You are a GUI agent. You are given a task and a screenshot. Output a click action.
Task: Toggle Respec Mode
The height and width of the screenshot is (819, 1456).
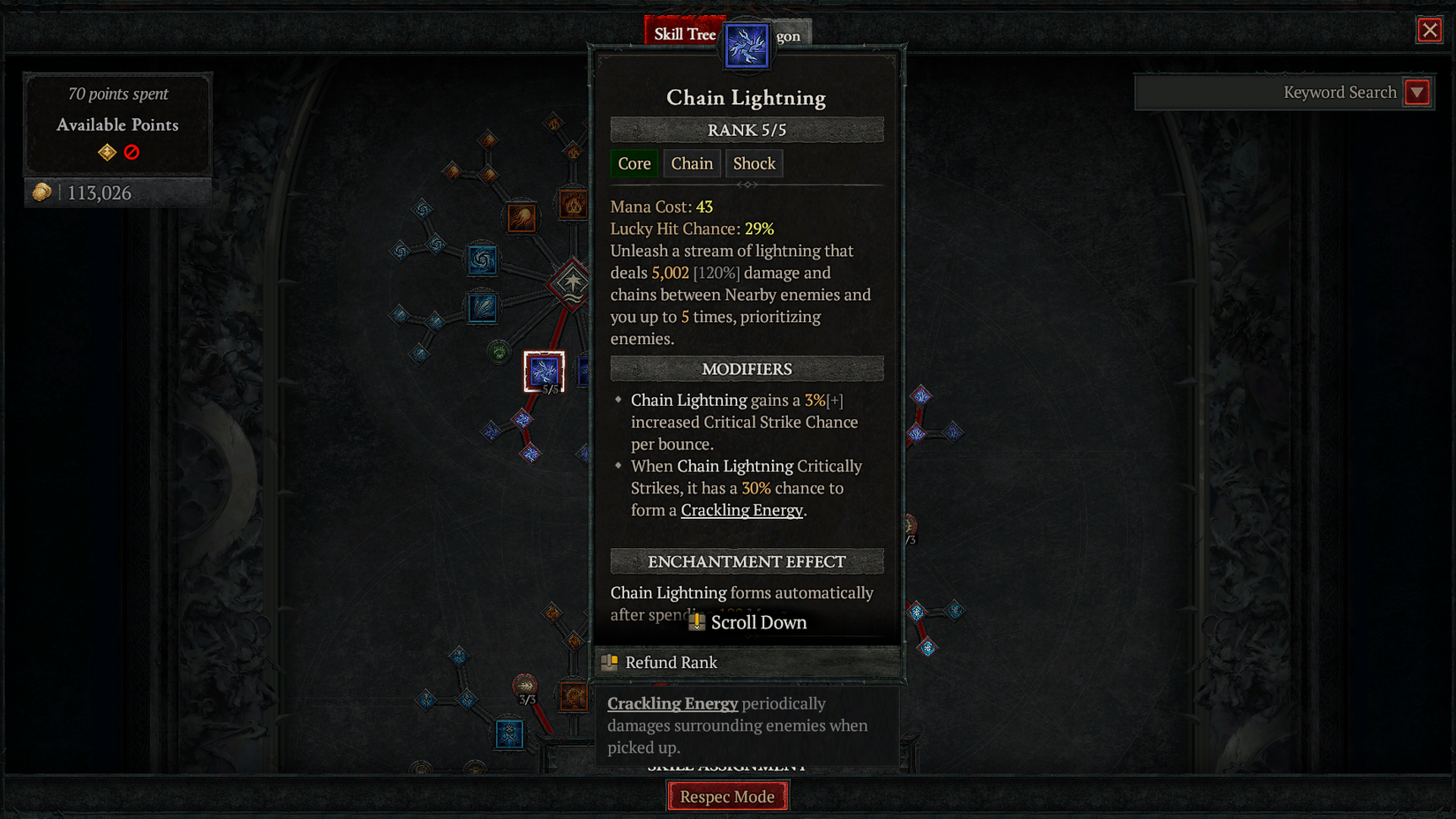(x=727, y=795)
